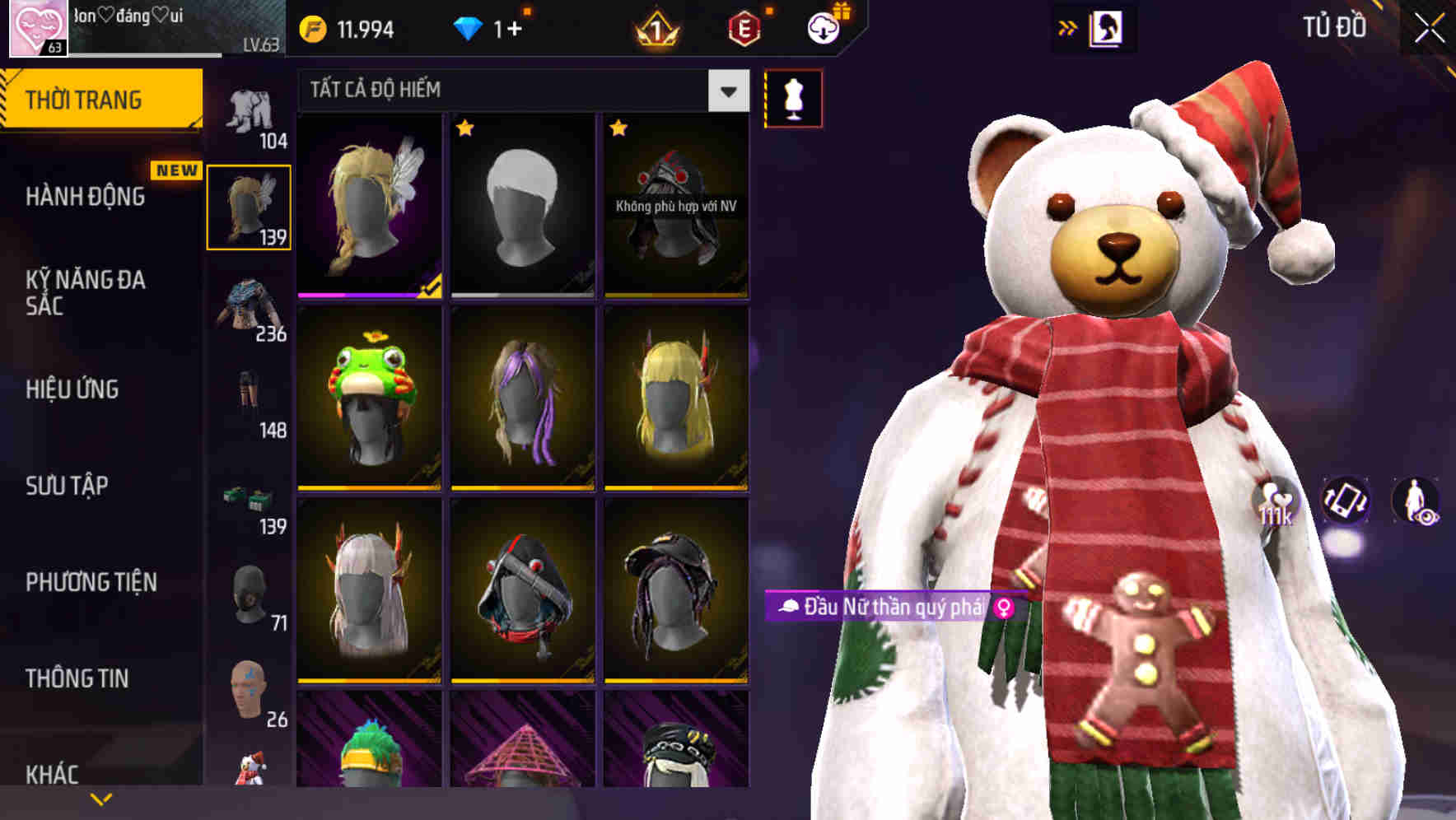Screen dimensions: 1456x820
Task: Click the double-arrow collapse icon near the top right
Action: click(x=1068, y=26)
